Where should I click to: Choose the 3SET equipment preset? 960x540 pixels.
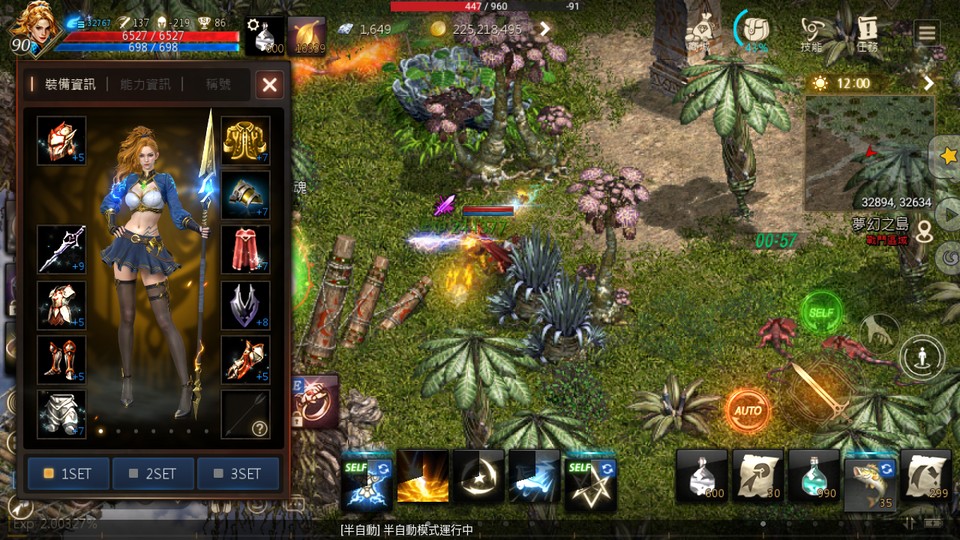[x=238, y=473]
